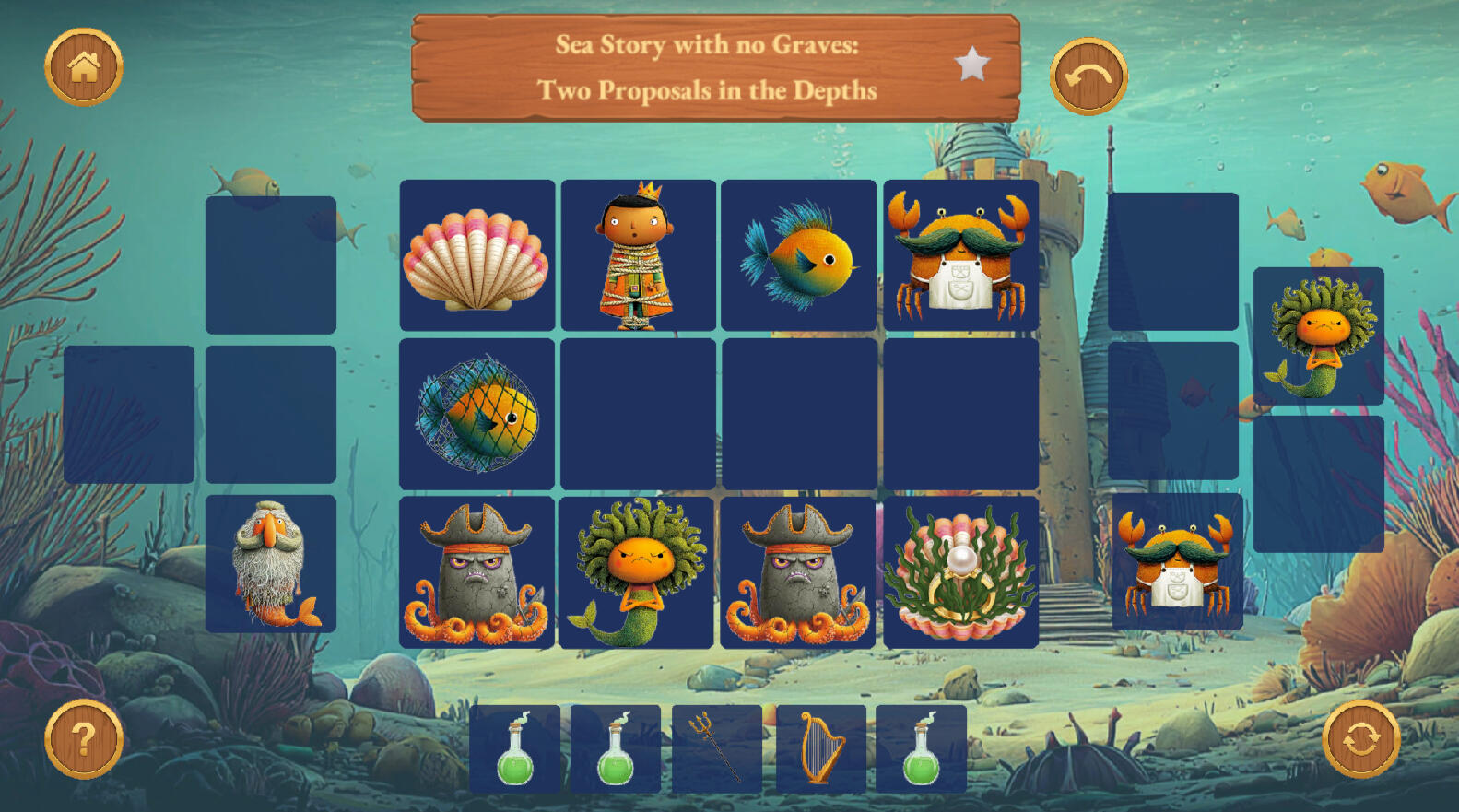Select the trident item slot
This screenshot has height=812, width=1459.
tap(716, 748)
